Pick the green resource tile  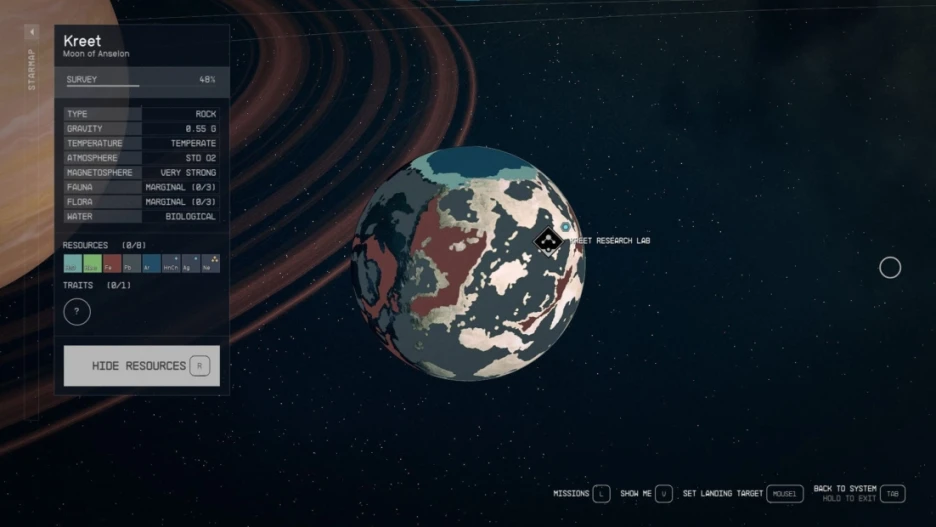92,264
